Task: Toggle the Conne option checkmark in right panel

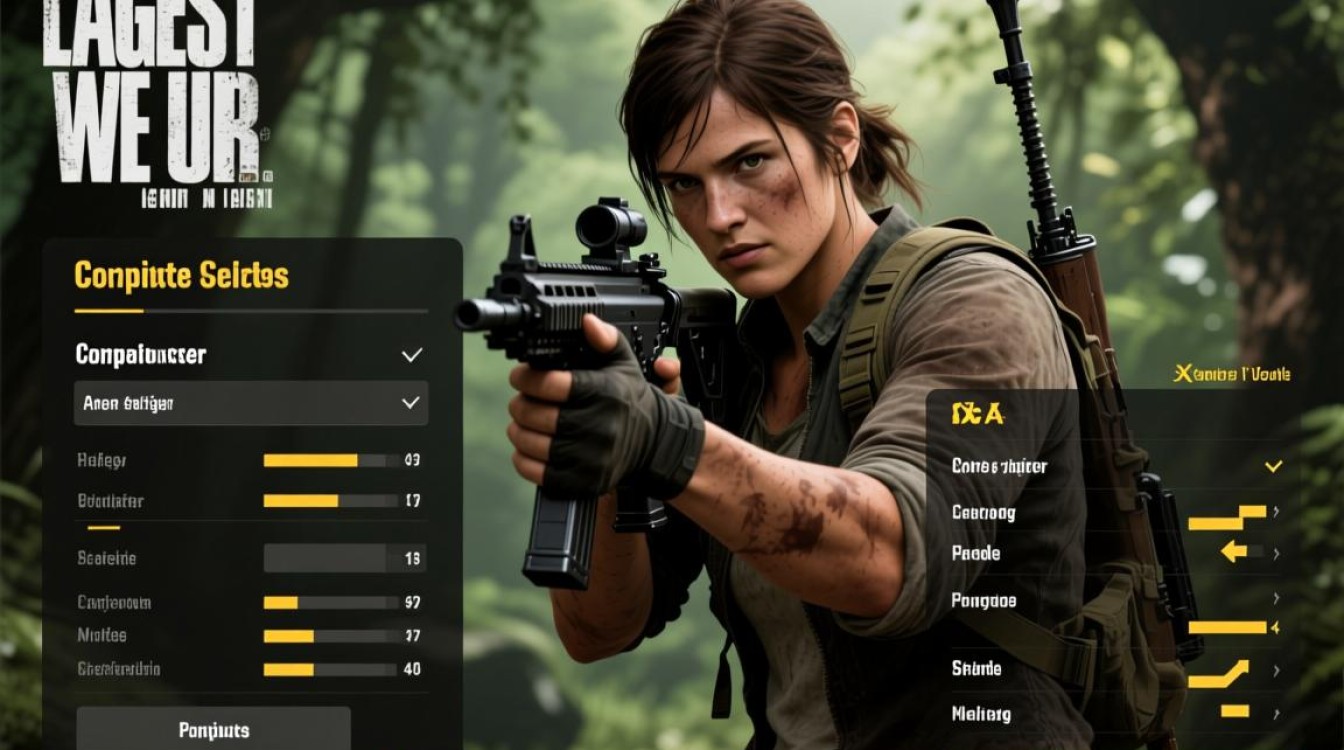Action: pos(1272,466)
